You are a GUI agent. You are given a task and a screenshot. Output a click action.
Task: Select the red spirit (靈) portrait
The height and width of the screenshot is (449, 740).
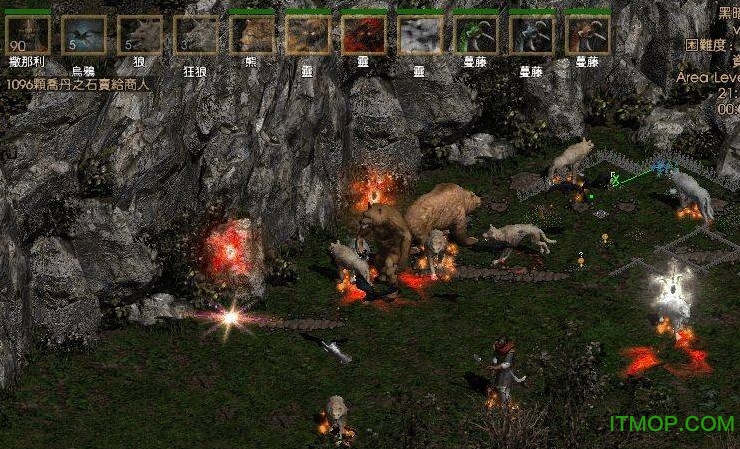[364, 35]
